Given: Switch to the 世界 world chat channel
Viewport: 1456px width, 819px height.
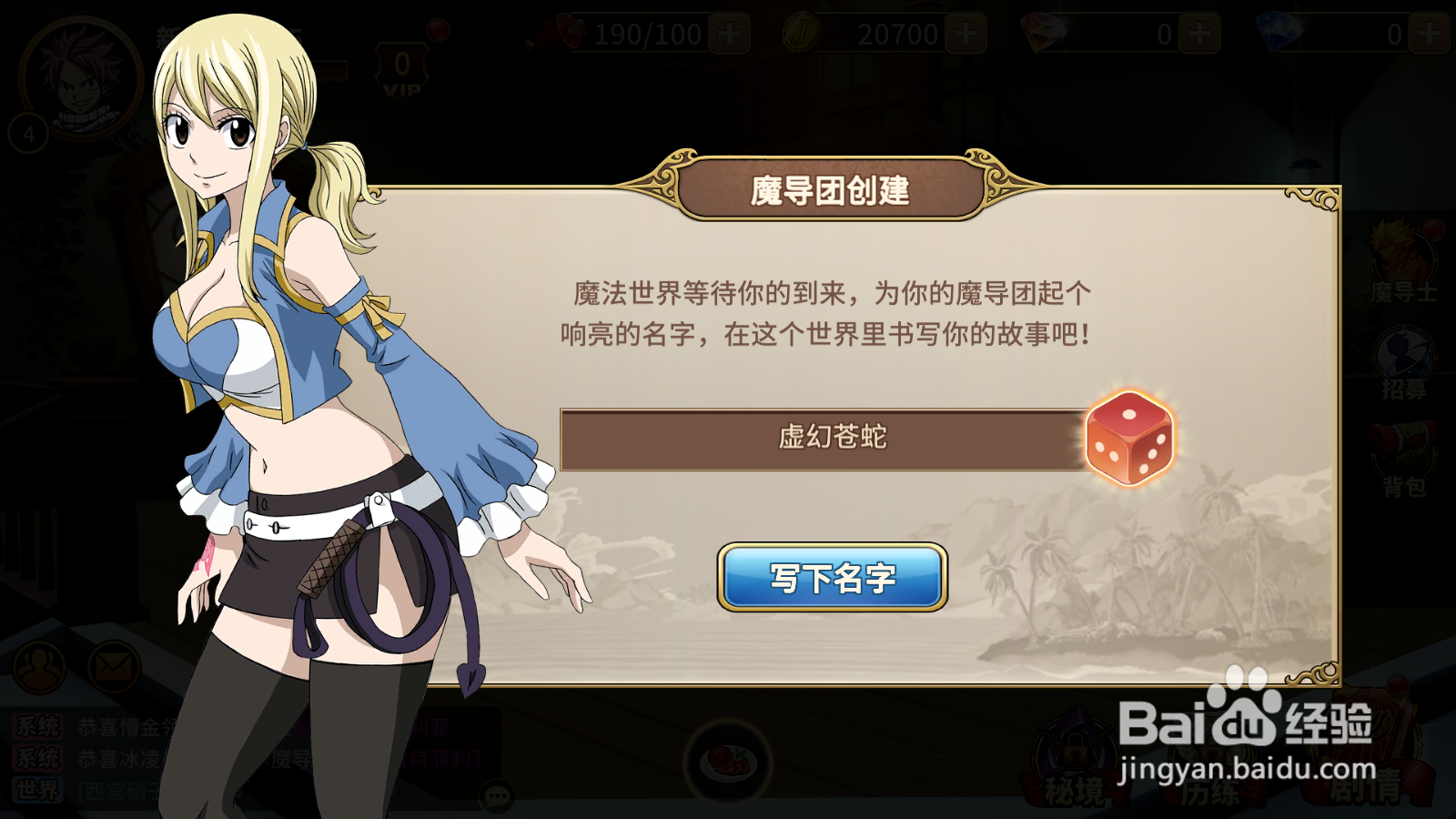Looking at the screenshot, I should (x=36, y=788).
